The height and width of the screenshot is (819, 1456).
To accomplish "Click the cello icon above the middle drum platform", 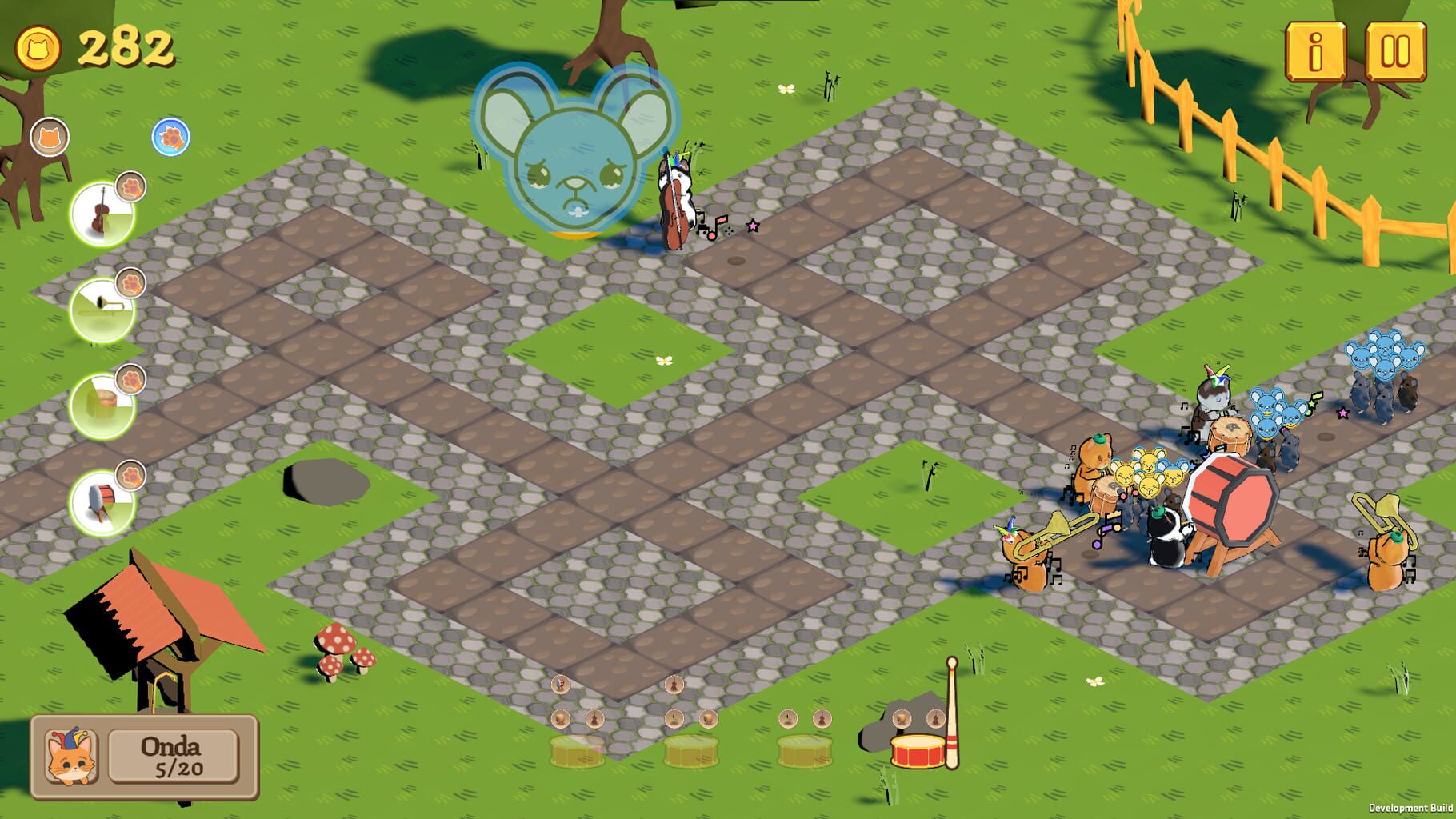I will pos(674,685).
